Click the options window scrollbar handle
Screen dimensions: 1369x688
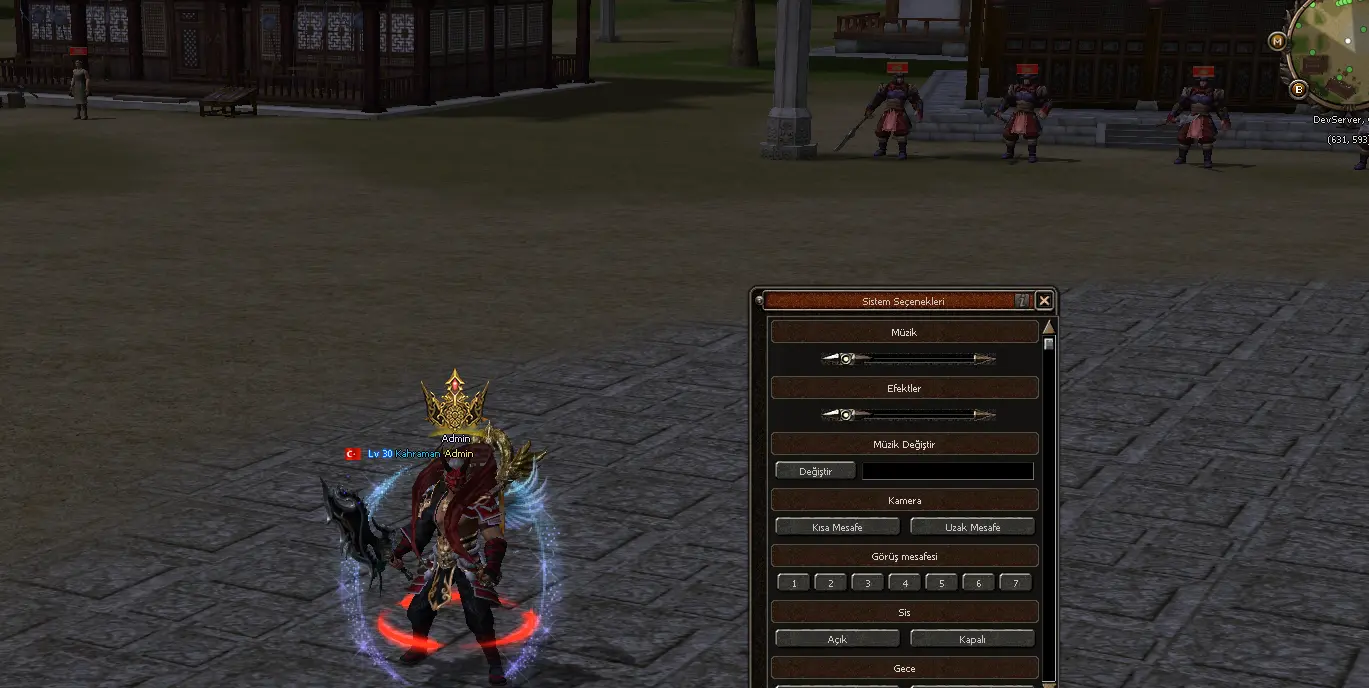[x=1049, y=344]
